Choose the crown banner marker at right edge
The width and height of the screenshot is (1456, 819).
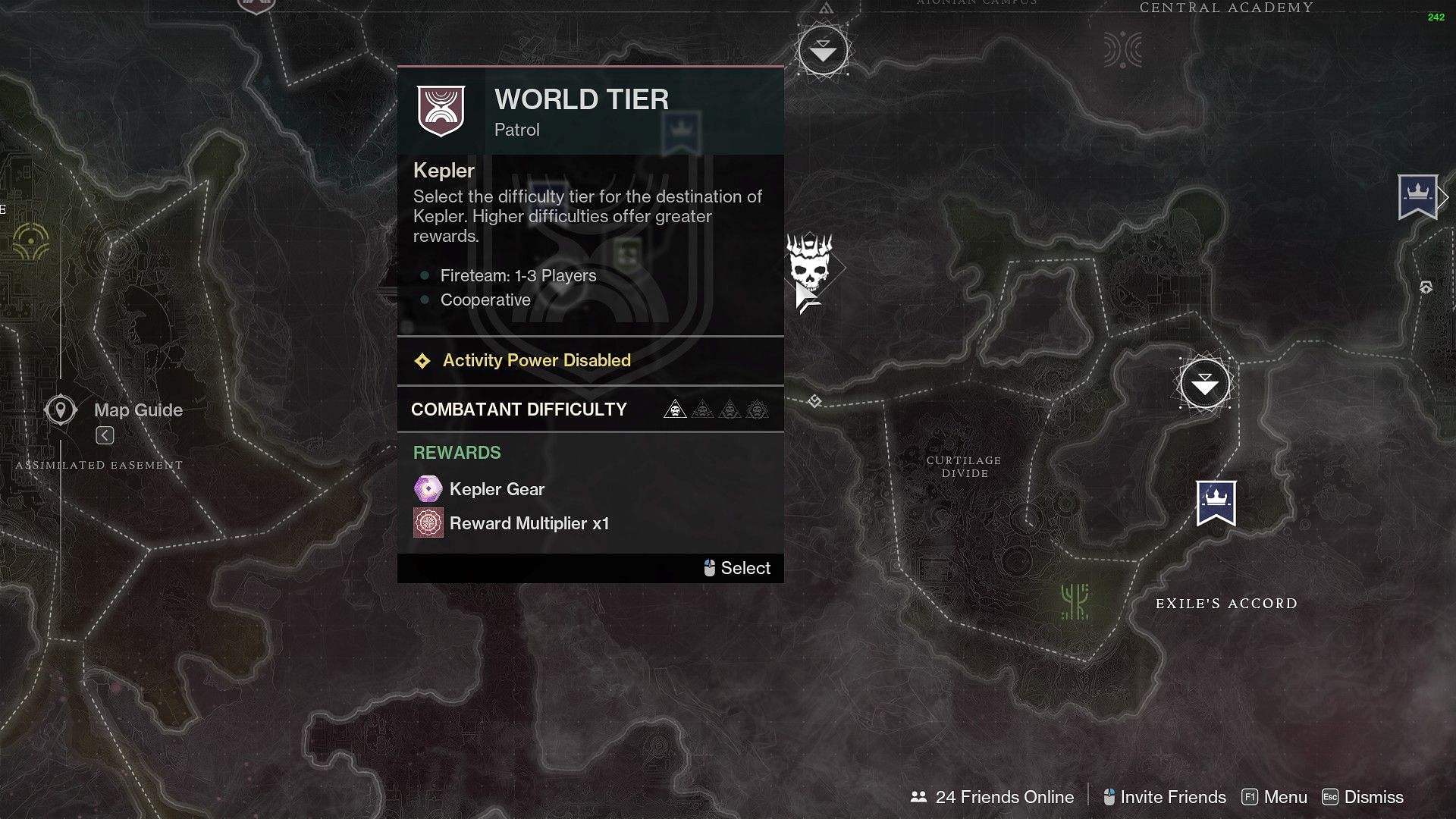(x=1417, y=196)
